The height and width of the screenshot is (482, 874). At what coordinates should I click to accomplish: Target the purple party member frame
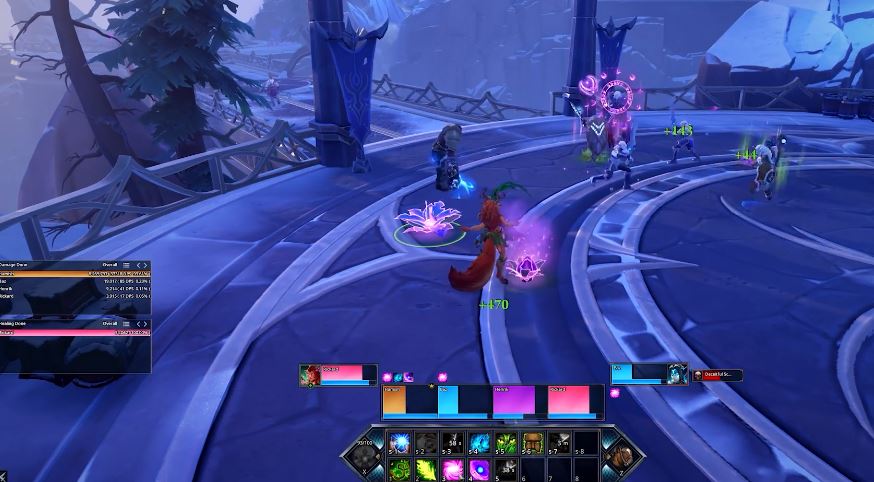pos(518,401)
